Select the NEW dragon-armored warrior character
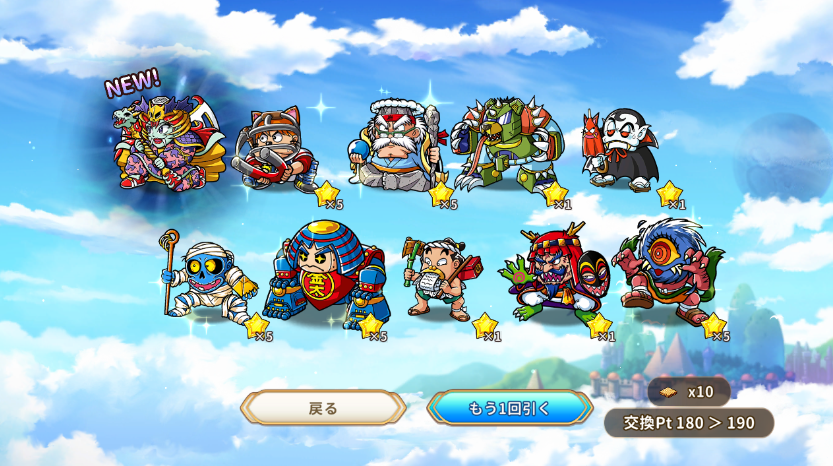Viewport: 833px width, 466px height. [x=160, y=145]
